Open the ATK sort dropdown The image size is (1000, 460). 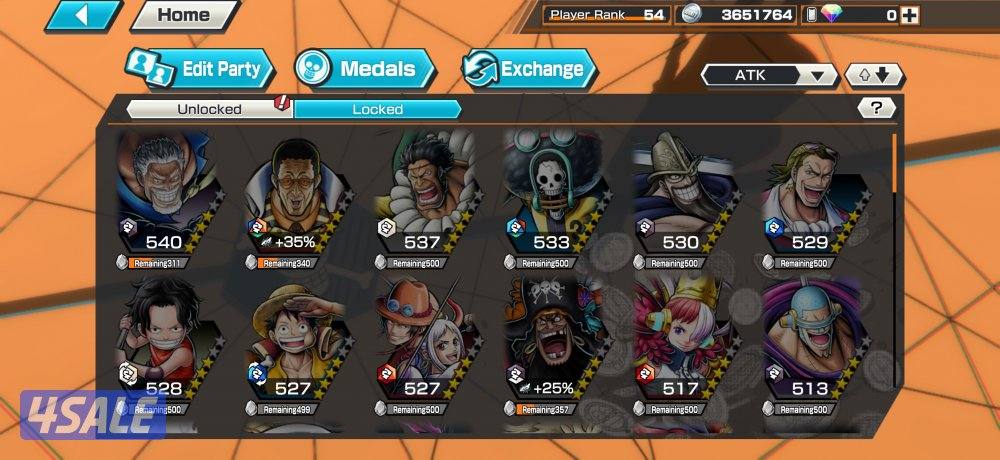pyautogui.click(x=769, y=75)
